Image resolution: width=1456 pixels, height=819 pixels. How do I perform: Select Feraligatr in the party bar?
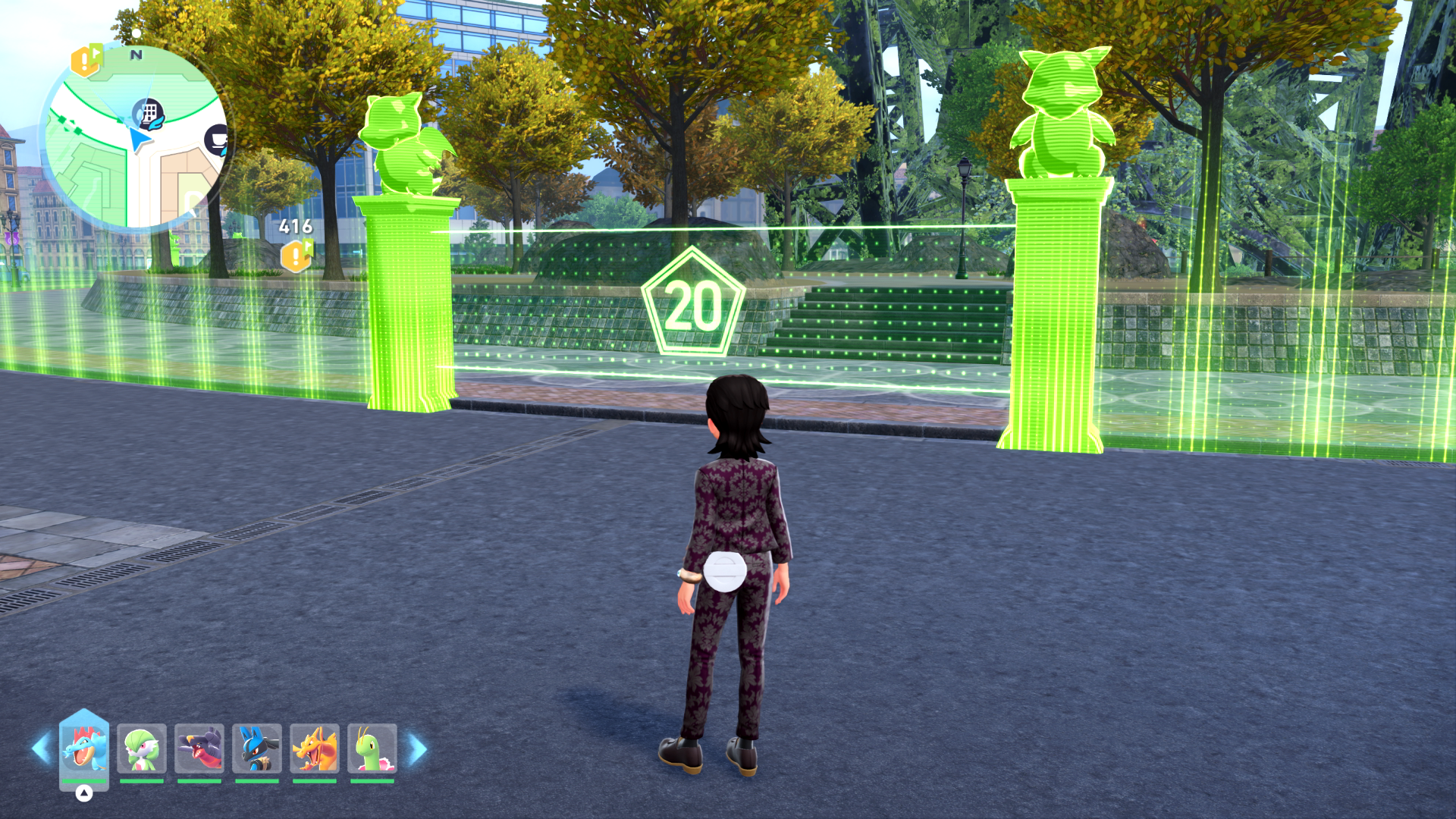(84, 748)
